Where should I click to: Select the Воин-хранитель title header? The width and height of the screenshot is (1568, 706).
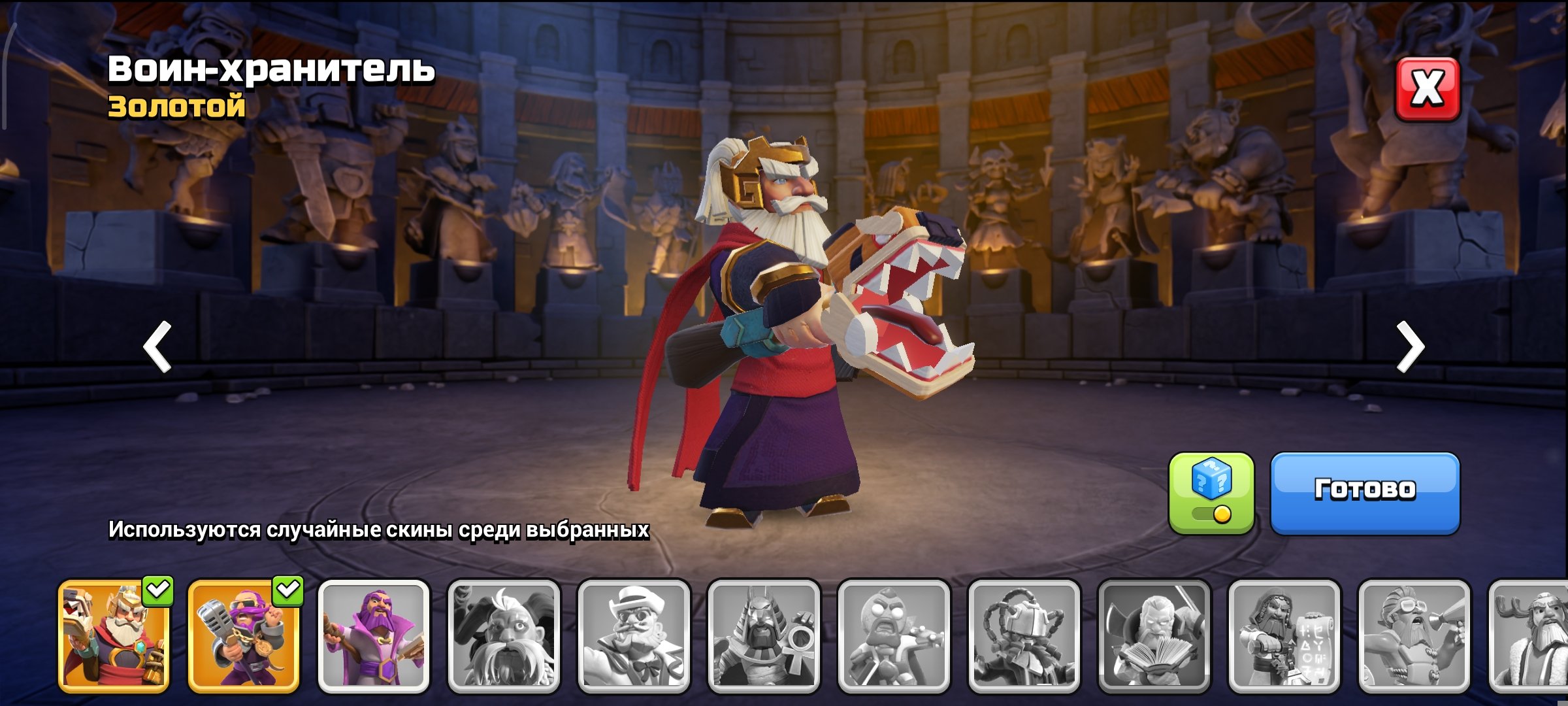tap(271, 70)
